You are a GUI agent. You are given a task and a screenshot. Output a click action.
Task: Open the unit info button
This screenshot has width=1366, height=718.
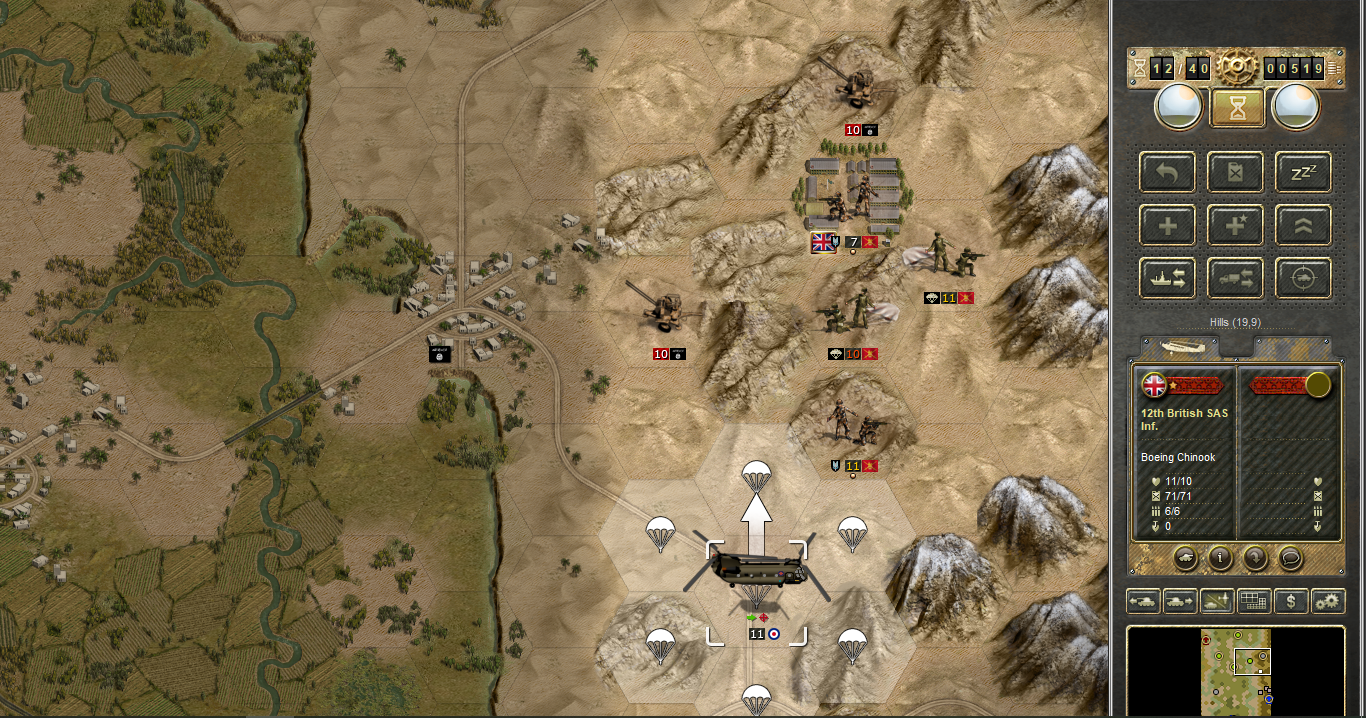click(1219, 558)
